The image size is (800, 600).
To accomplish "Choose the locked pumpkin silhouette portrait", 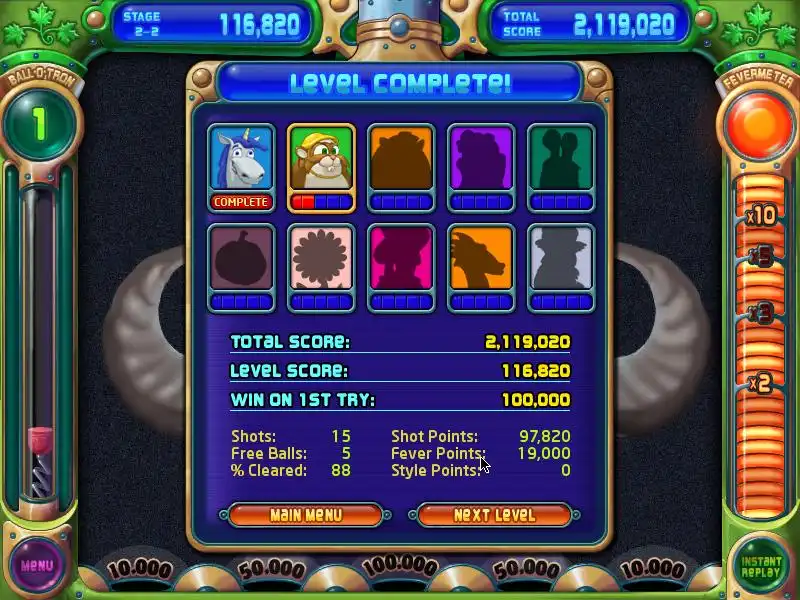I will coord(241,258).
